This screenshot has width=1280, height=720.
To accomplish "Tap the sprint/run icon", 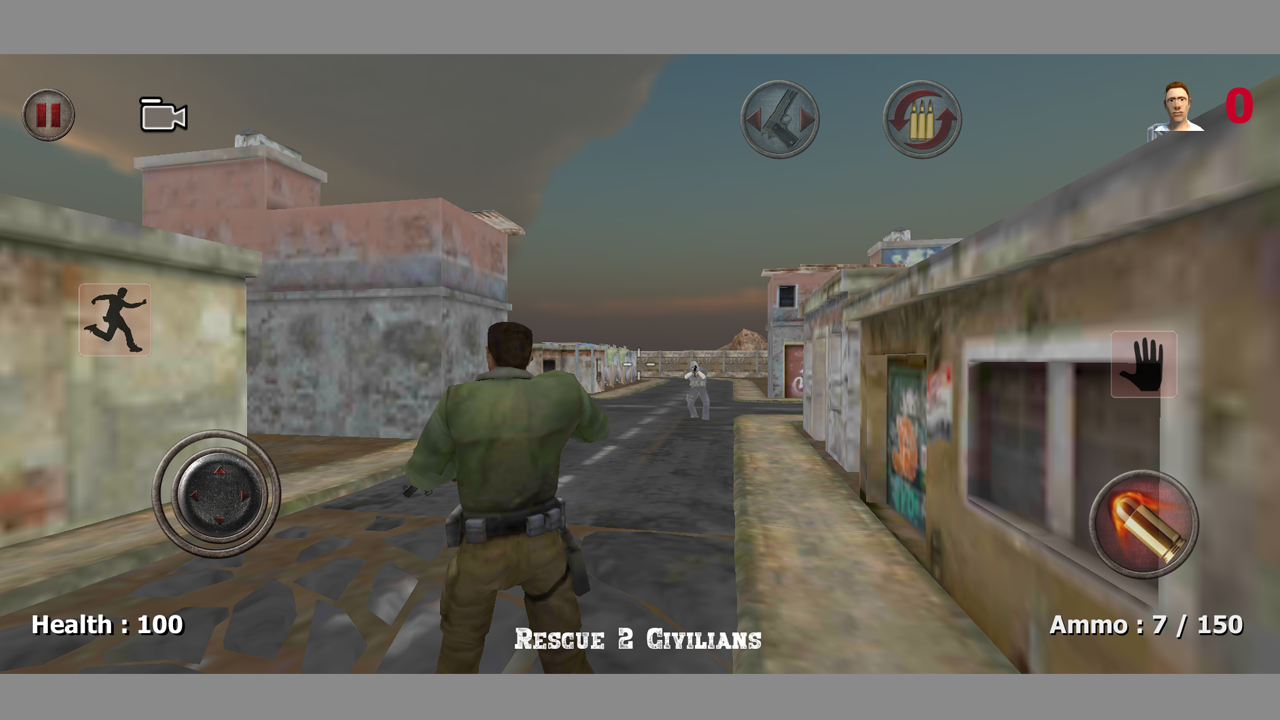I will [x=114, y=320].
